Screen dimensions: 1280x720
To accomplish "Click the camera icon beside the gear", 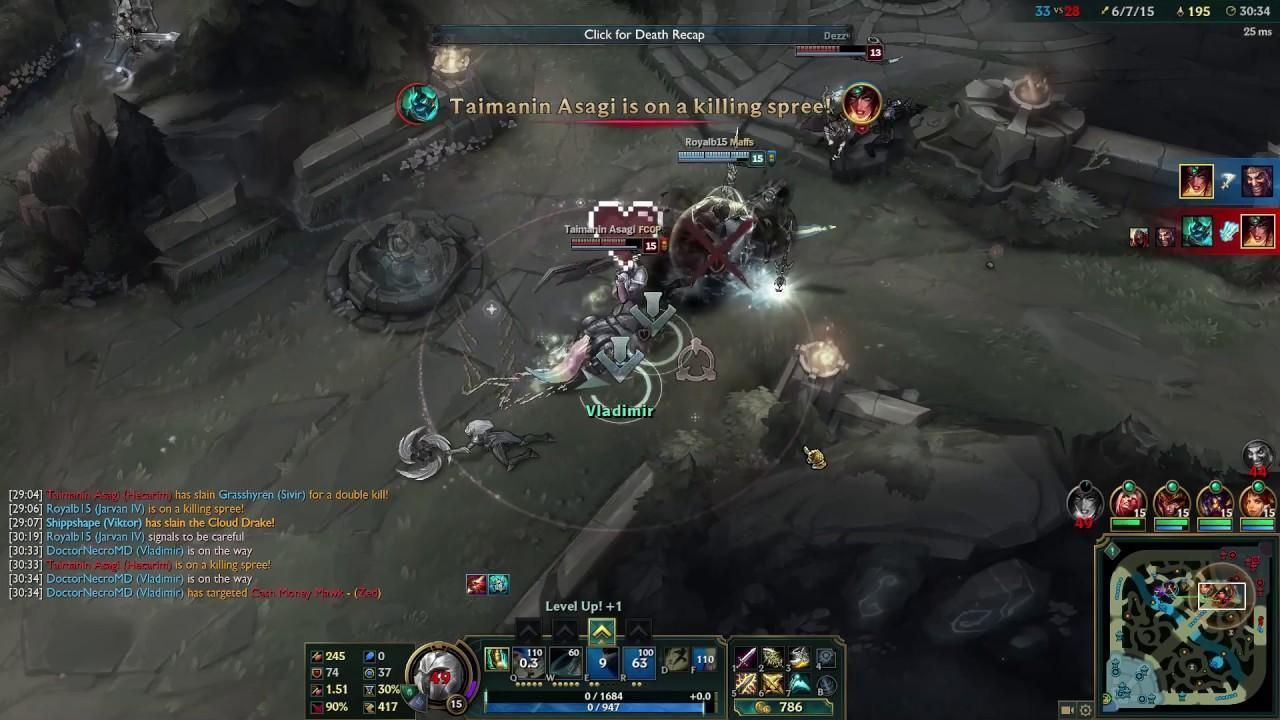I will pos(1067,710).
